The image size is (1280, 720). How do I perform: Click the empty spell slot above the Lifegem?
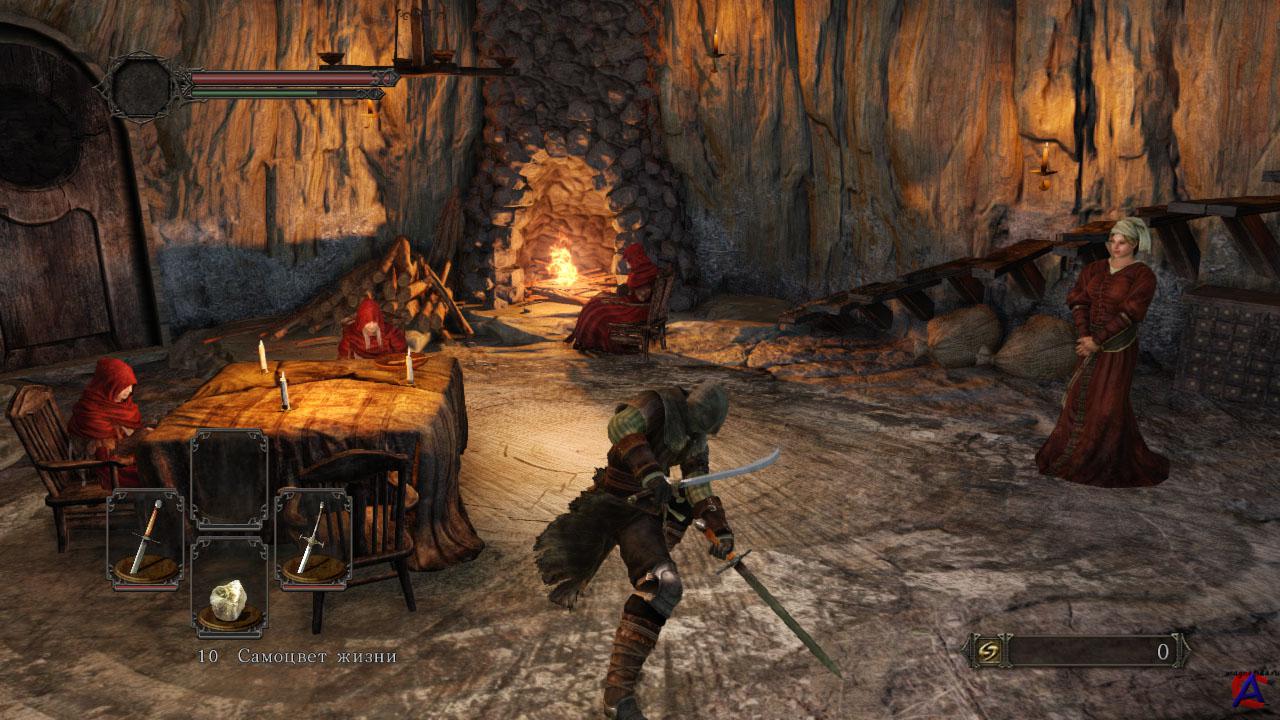pos(229,480)
